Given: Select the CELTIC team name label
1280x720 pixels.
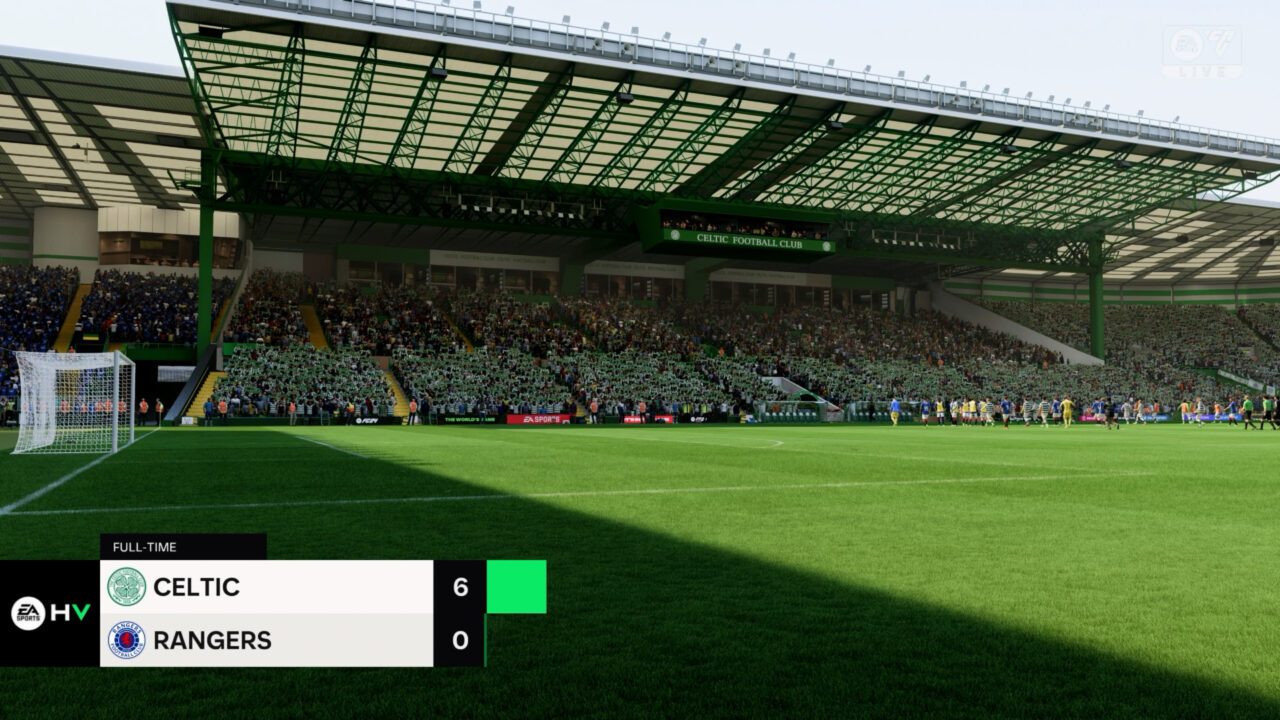Looking at the screenshot, I should 195,588.
